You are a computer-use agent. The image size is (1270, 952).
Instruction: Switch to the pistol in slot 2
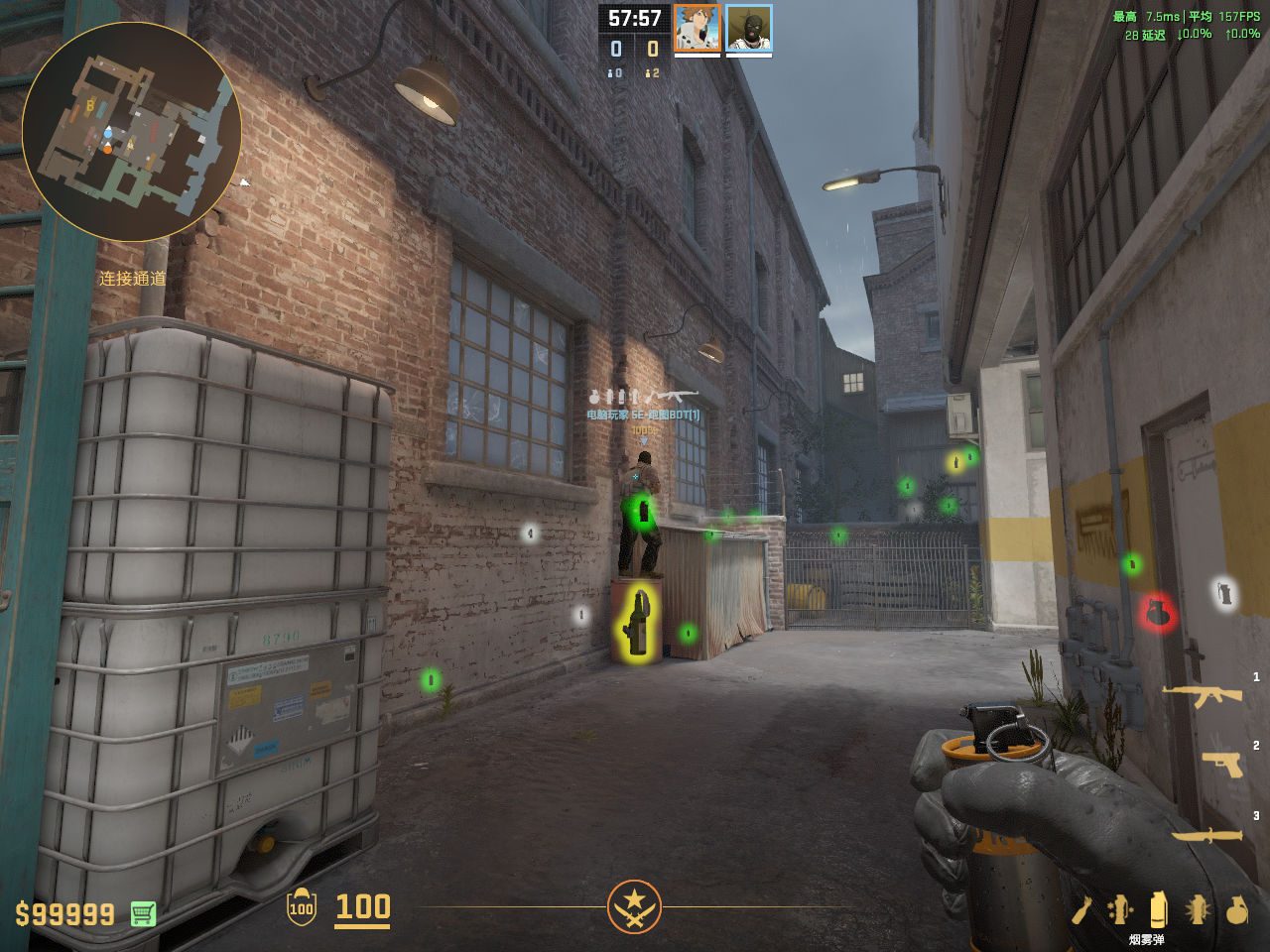(x=1221, y=764)
